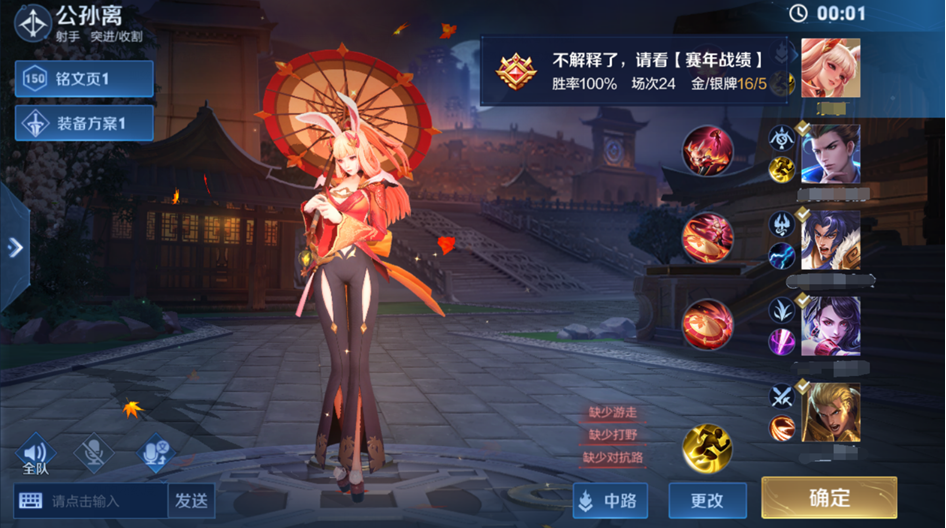Select the golden-haired teammate portrait
946x528 pixels.
click(x=830, y=413)
